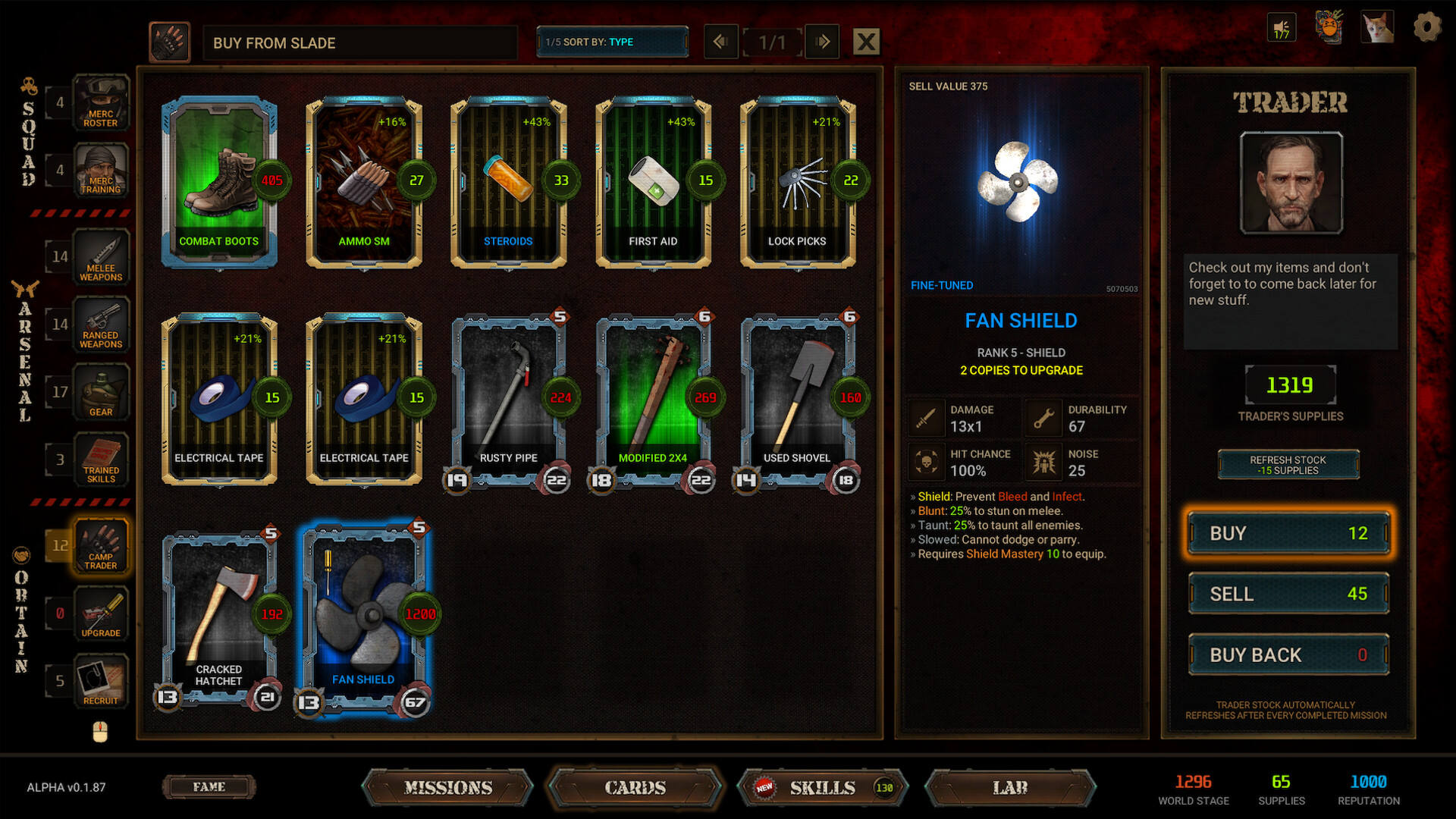Select the Cracked Hatchet card
The image size is (1456, 819).
tap(219, 616)
